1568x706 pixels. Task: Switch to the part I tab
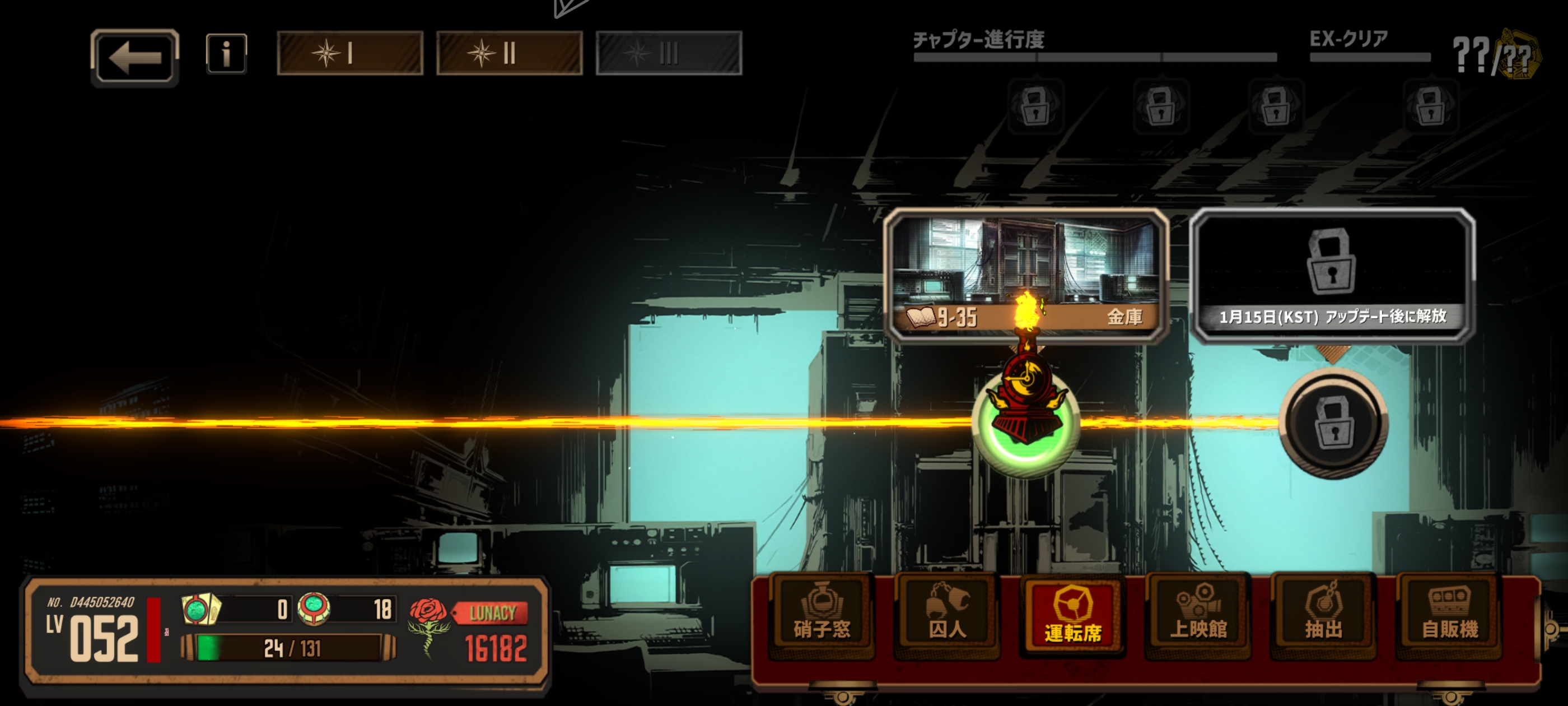350,54
